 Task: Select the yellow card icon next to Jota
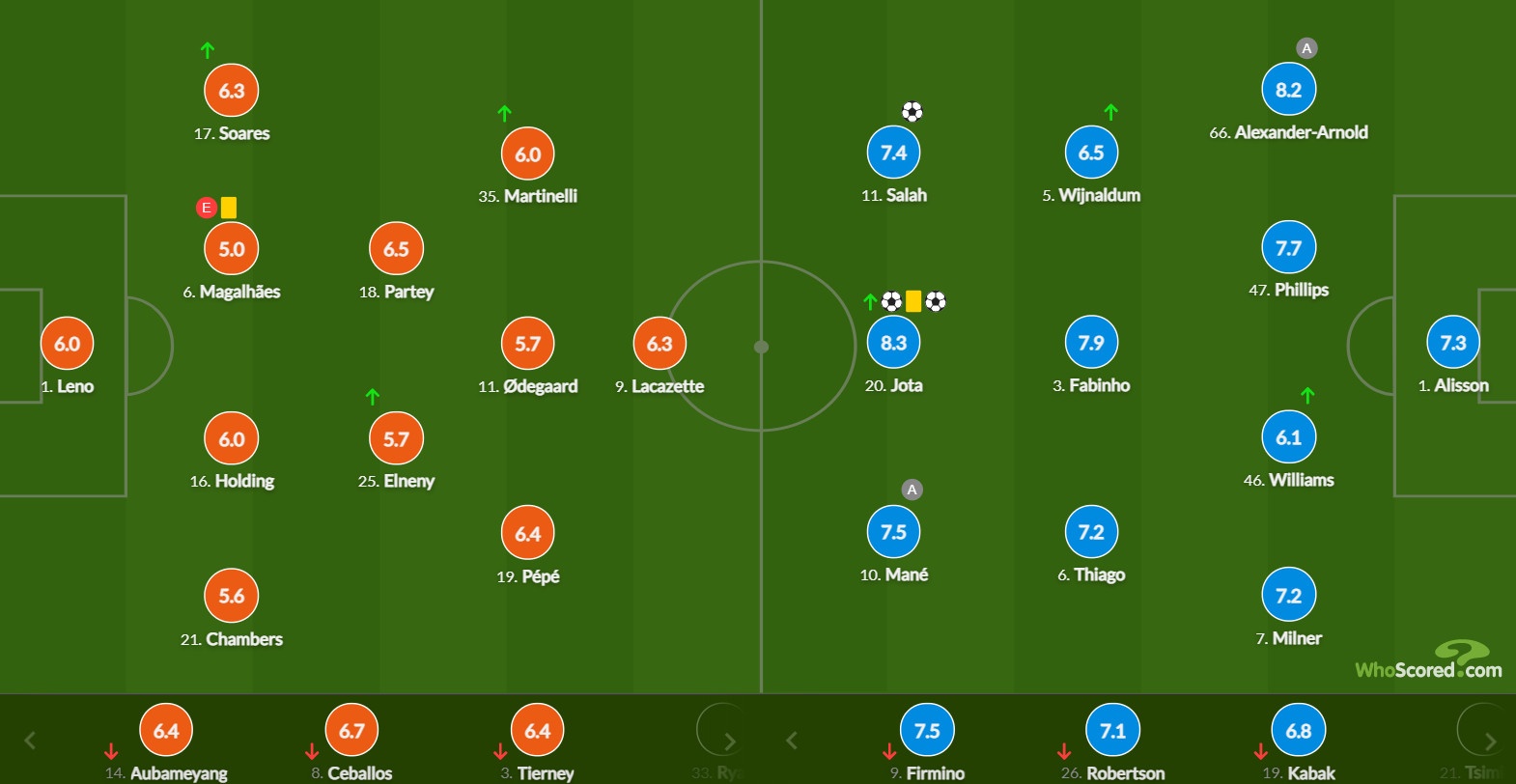click(x=912, y=301)
